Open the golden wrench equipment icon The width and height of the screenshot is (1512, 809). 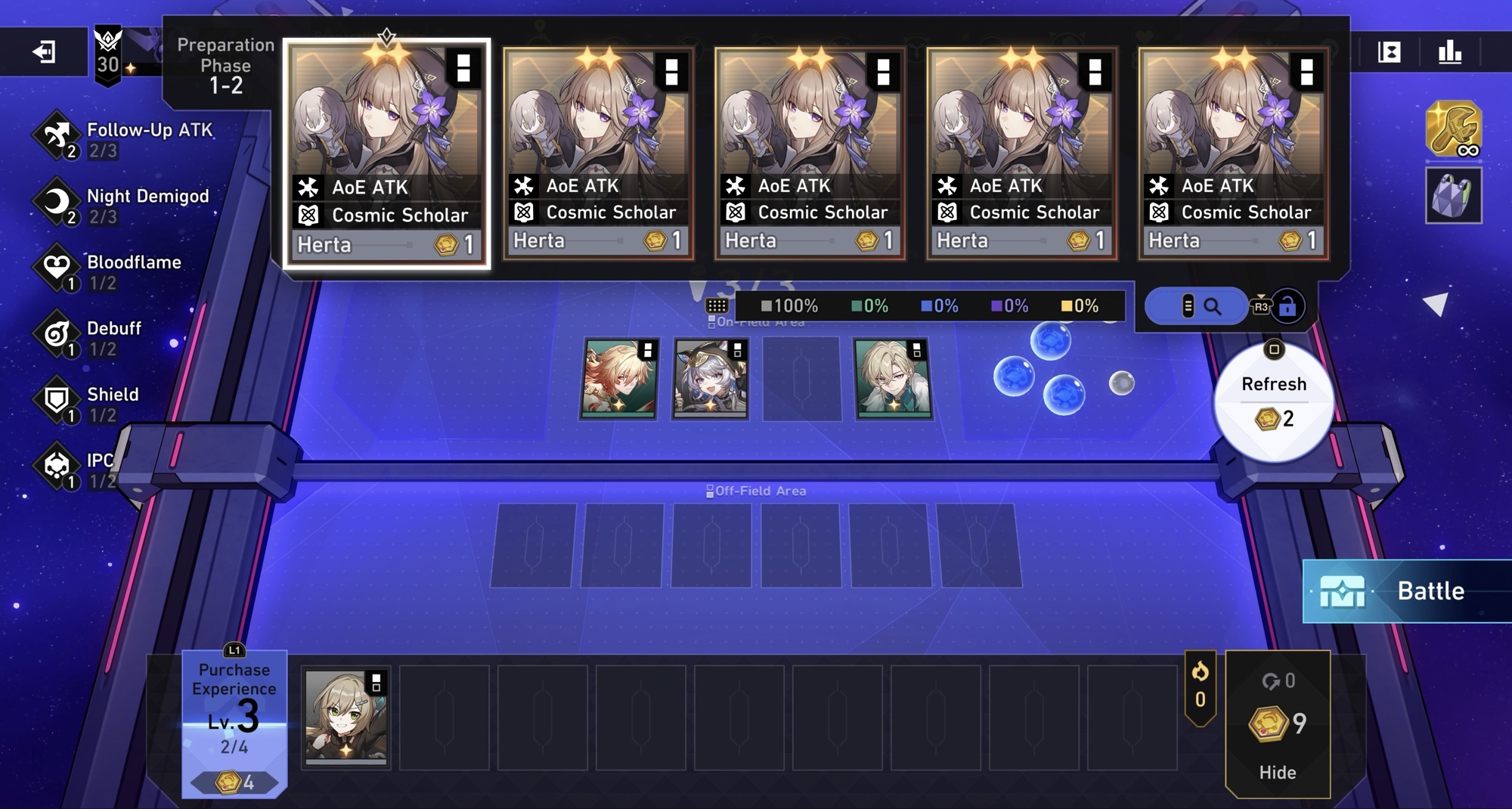pos(1452,129)
